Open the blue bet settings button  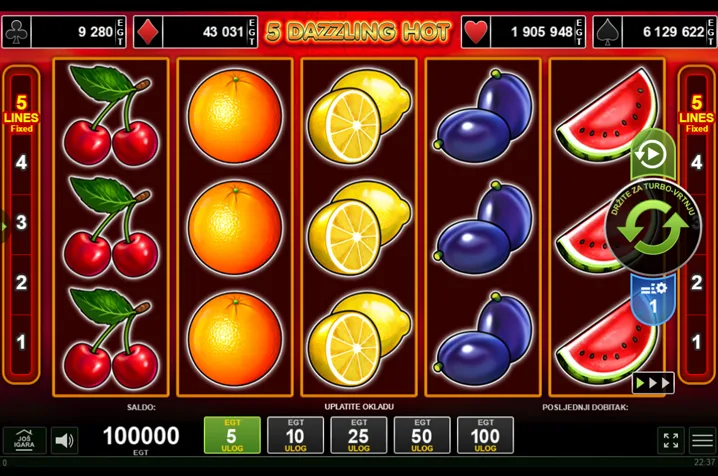click(x=652, y=297)
